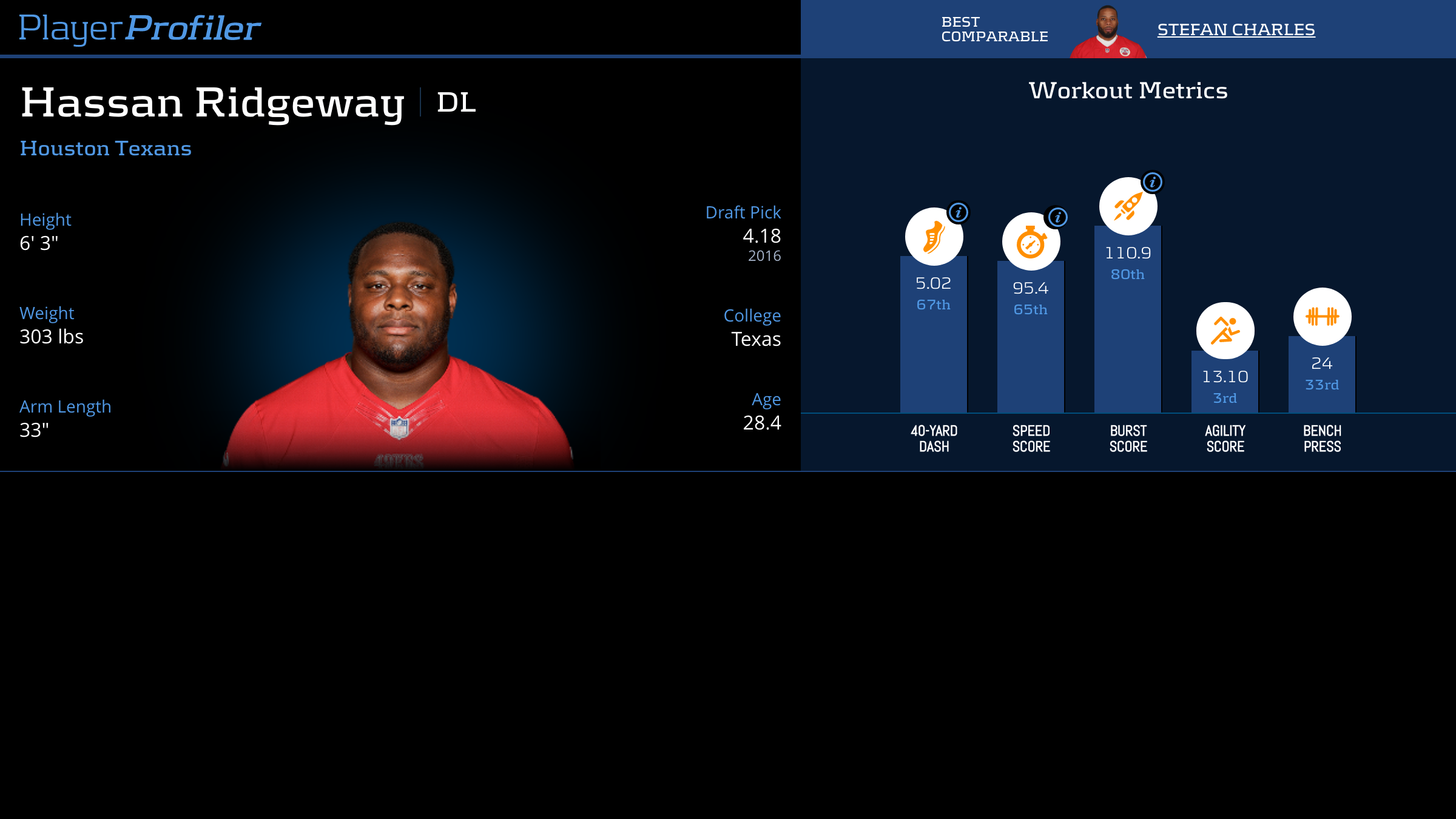Viewport: 1456px width, 819px height.
Task: Show info for the 40-Yard Dash metric
Action: point(959,212)
